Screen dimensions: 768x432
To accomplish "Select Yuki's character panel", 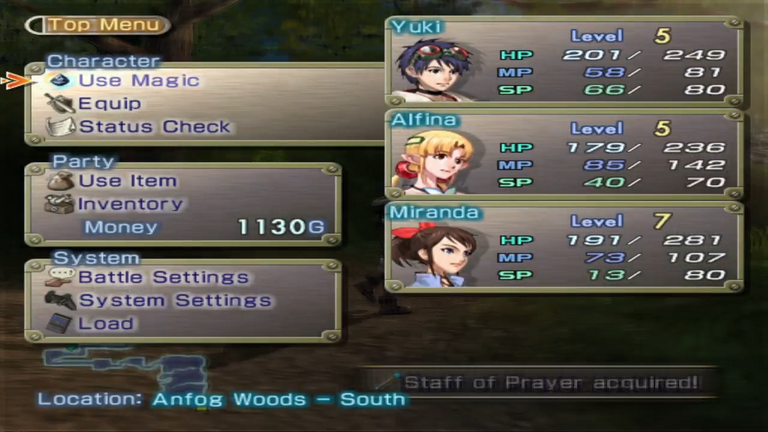I will 564,62.
